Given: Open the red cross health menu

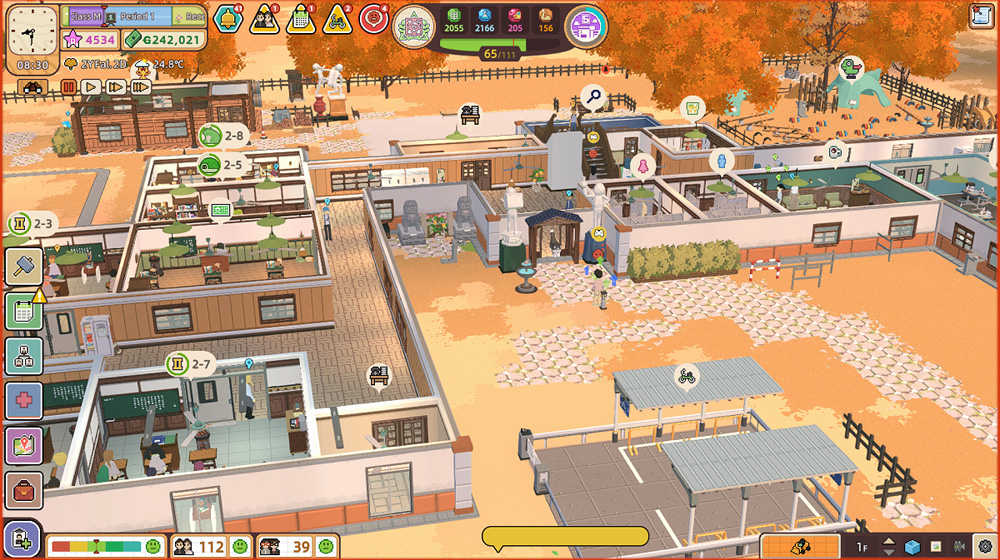Looking at the screenshot, I should 23,400.
